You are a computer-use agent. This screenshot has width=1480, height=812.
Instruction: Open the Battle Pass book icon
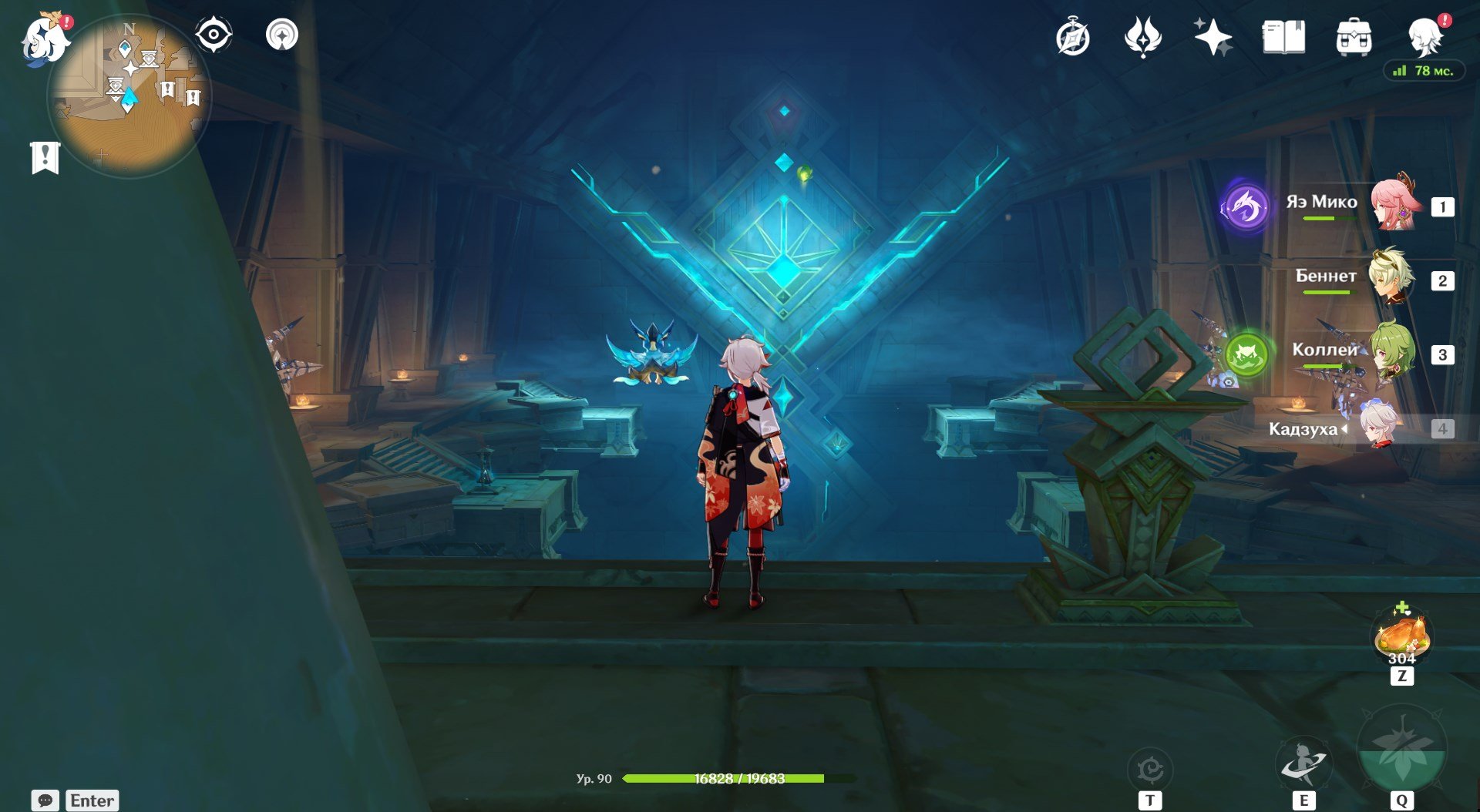(x=1283, y=37)
